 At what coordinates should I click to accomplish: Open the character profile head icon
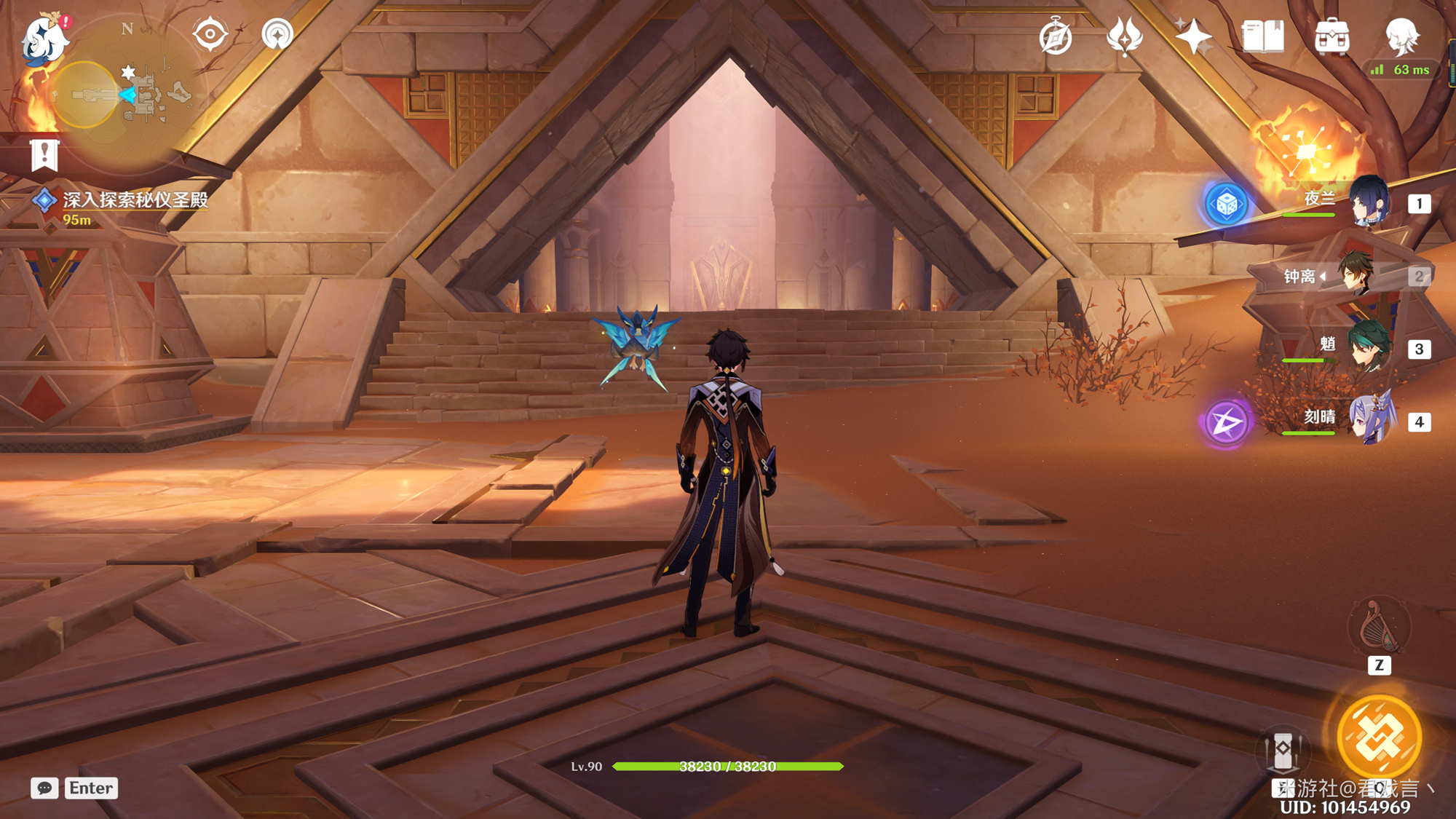pos(1401,36)
